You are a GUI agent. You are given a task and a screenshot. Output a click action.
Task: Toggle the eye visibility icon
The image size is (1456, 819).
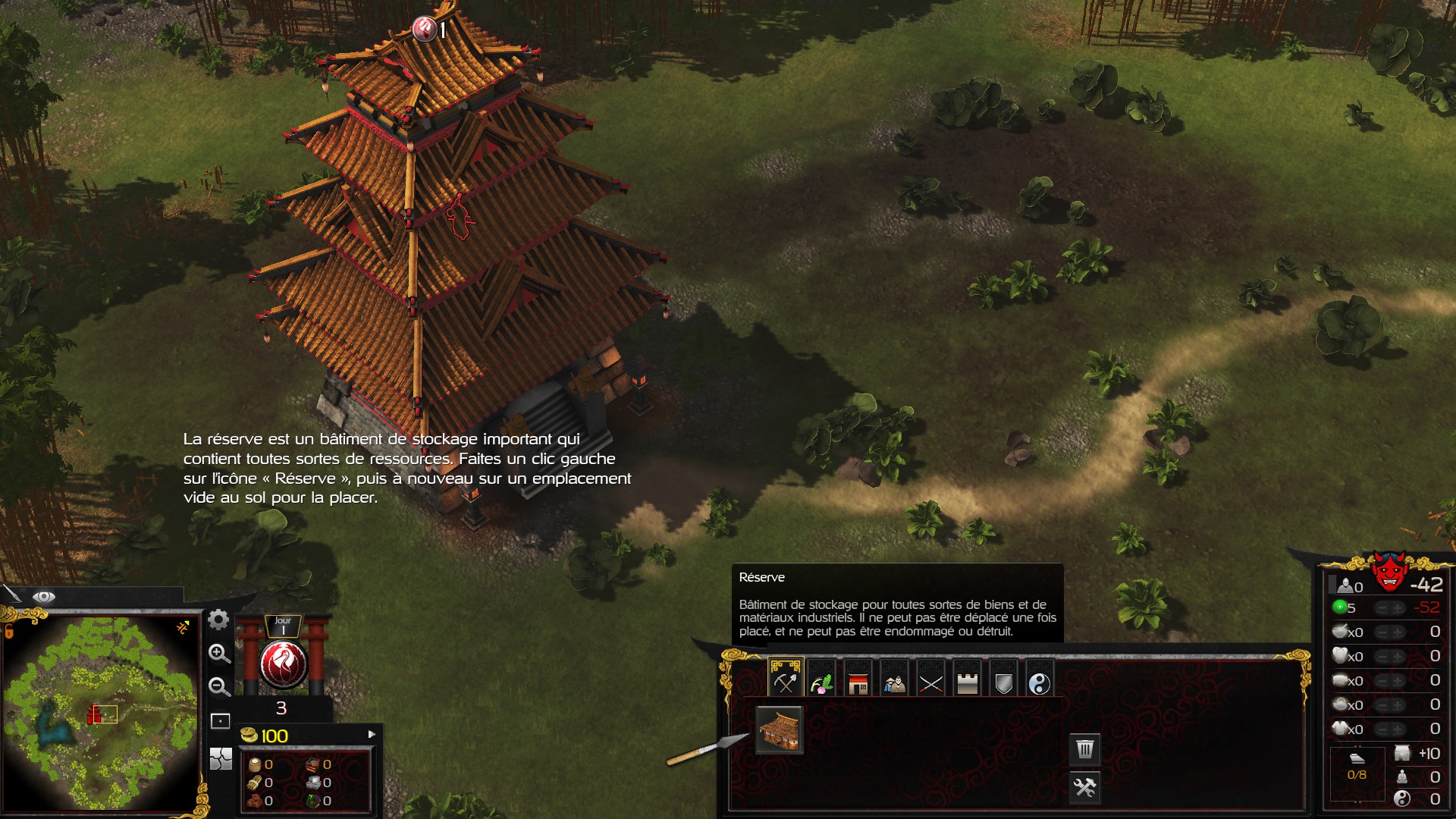pyautogui.click(x=44, y=597)
